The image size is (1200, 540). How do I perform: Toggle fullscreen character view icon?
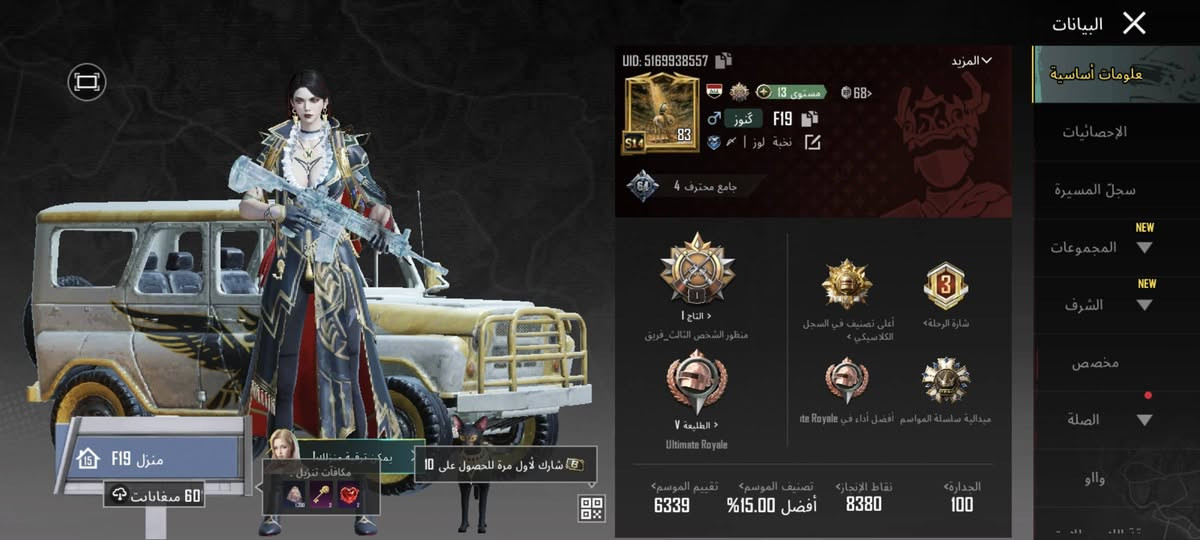[87, 82]
